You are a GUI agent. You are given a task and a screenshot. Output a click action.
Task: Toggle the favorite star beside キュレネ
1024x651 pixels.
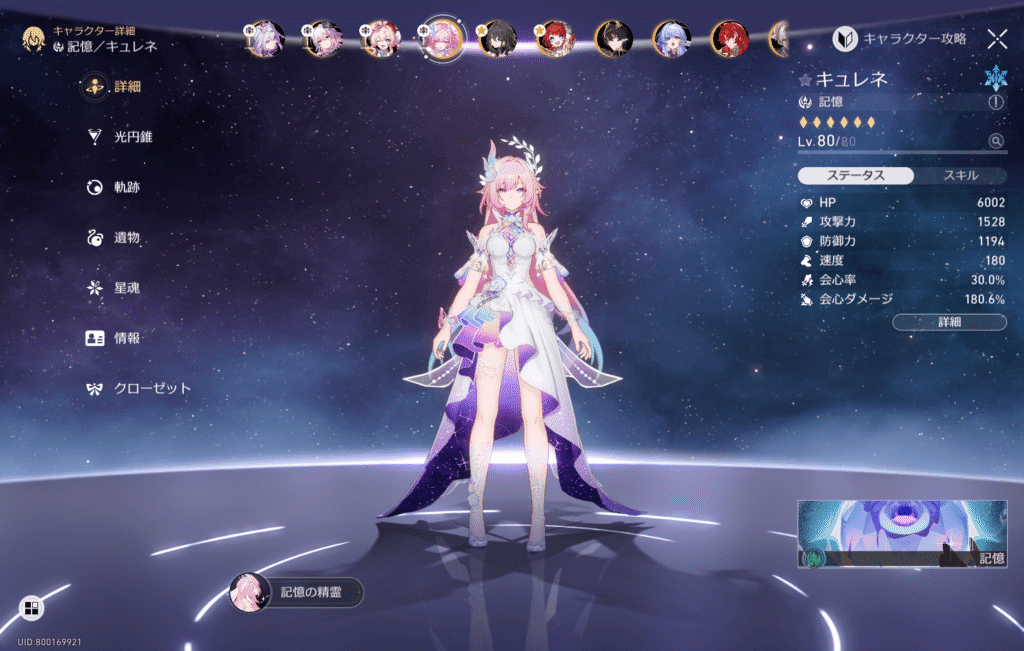click(805, 79)
